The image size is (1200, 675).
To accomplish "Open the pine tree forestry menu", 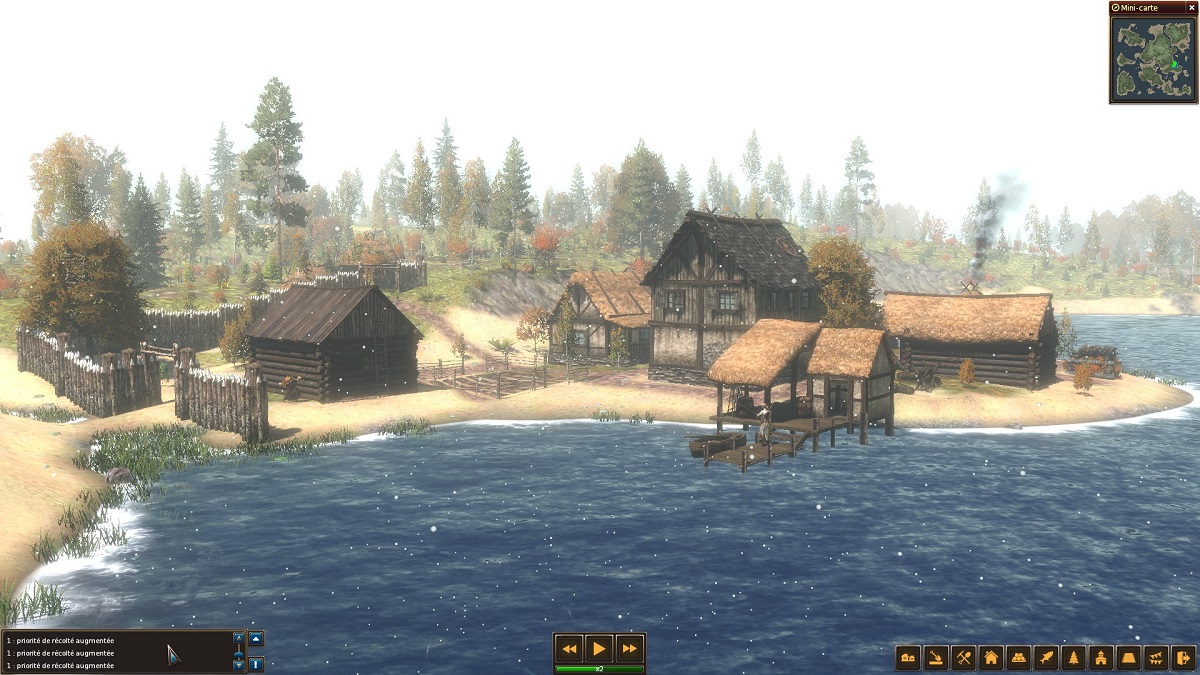I will (x=1074, y=658).
